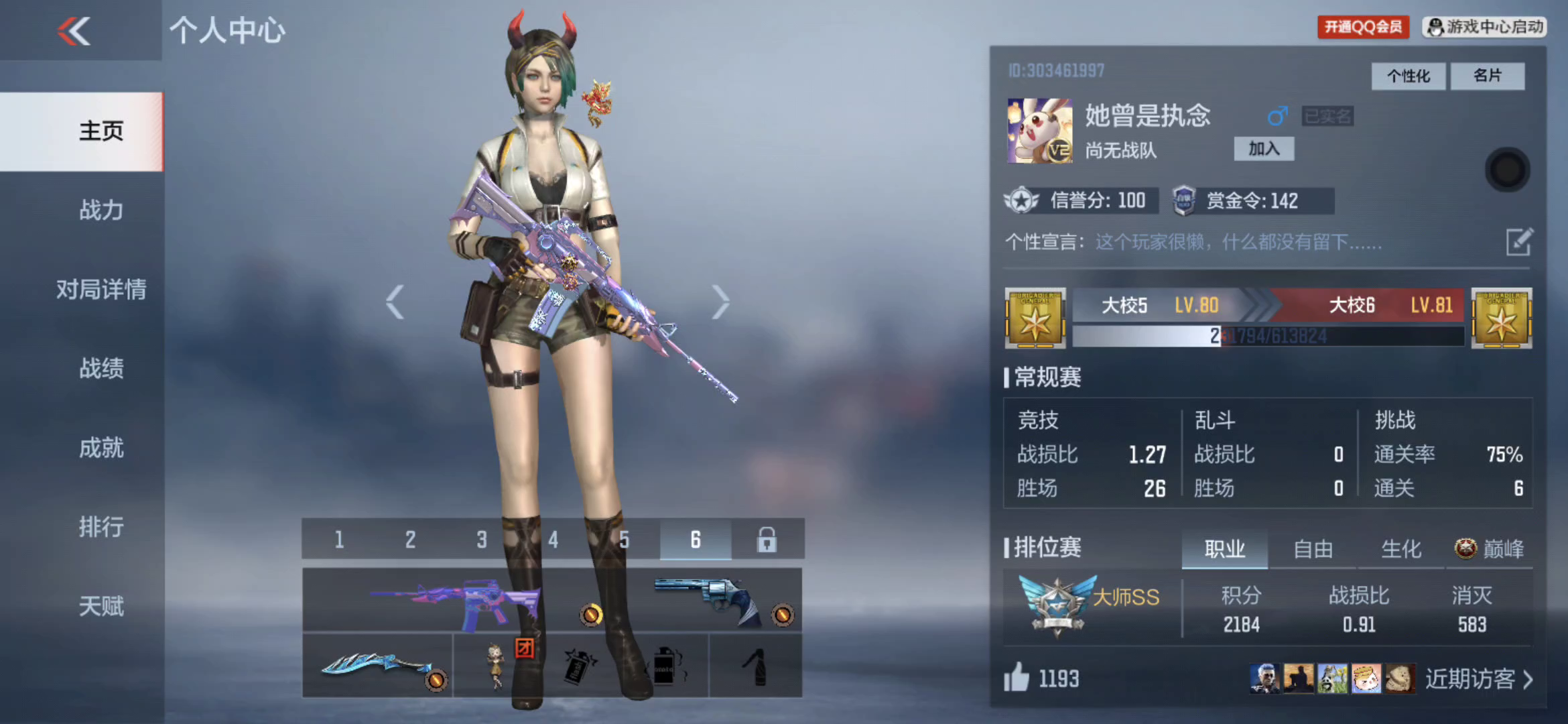Image resolution: width=1568 pixels, height=724 pixels.
Task: Open the 名片 card button
Action: pos(1487,76)
